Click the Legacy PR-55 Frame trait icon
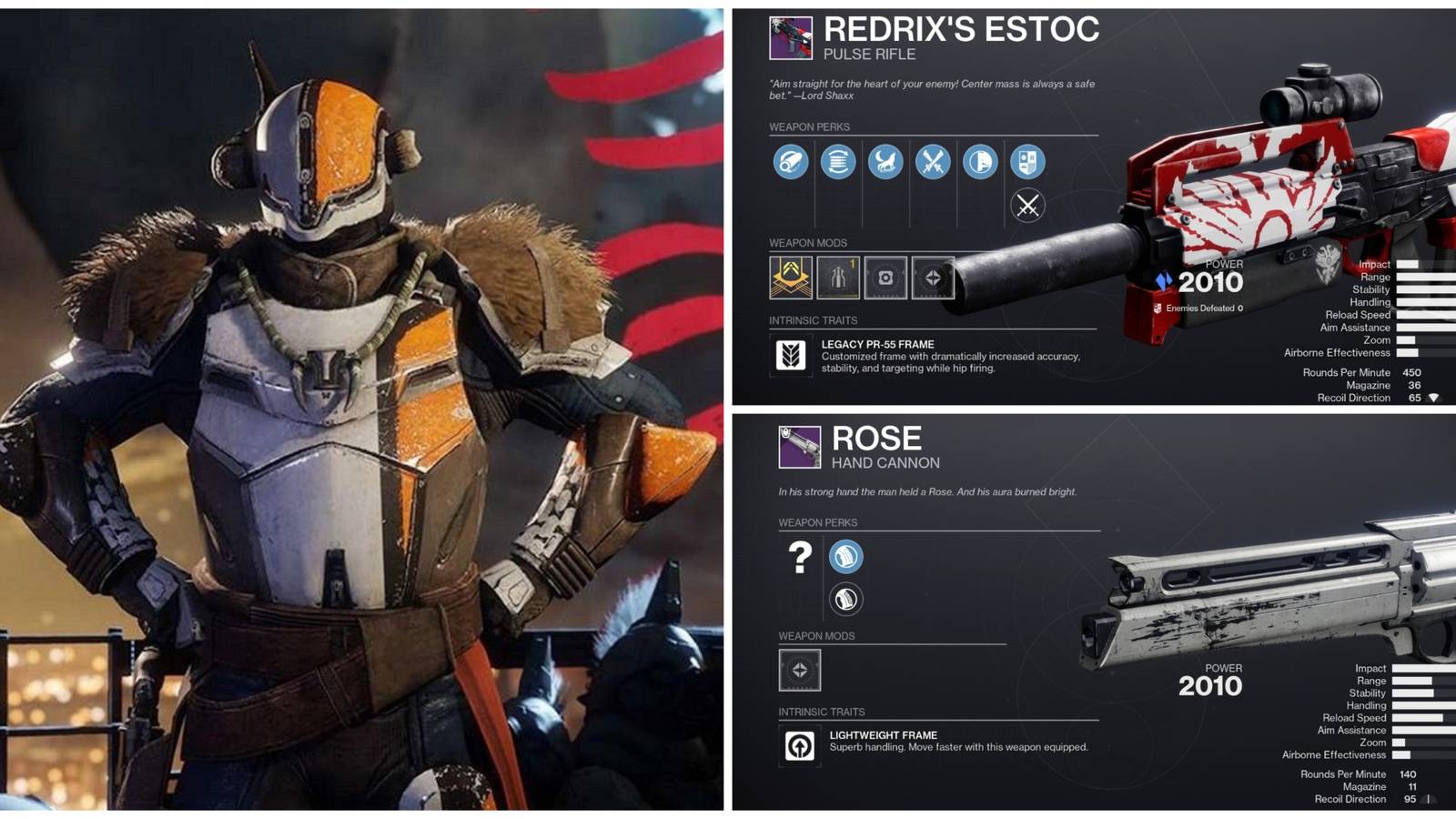The image size is (1456, 819). (794, 355)
